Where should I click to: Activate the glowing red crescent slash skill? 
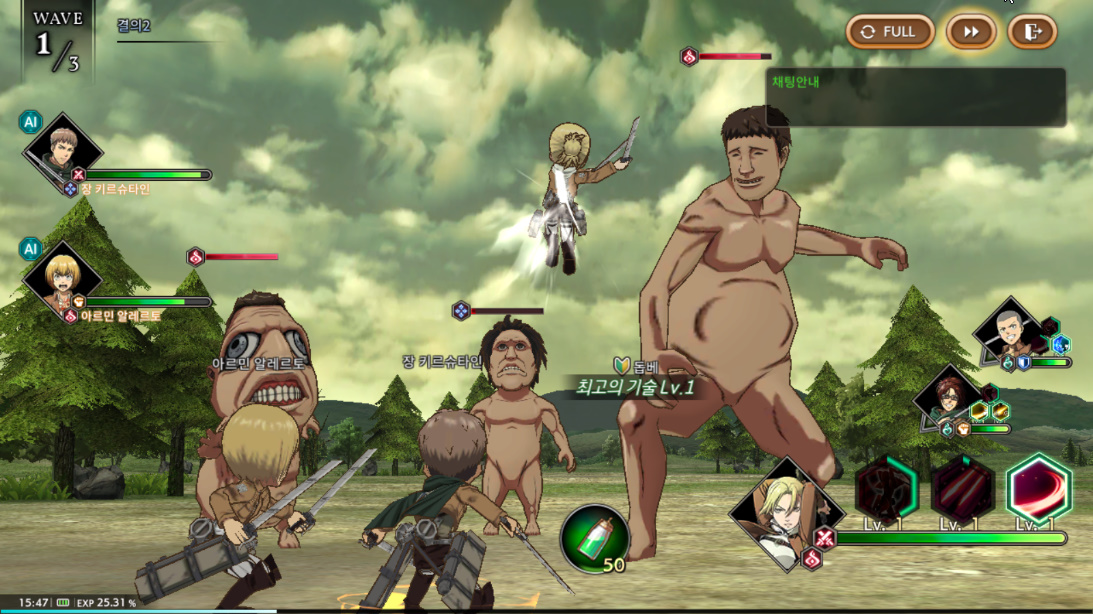pos(1039,490)
